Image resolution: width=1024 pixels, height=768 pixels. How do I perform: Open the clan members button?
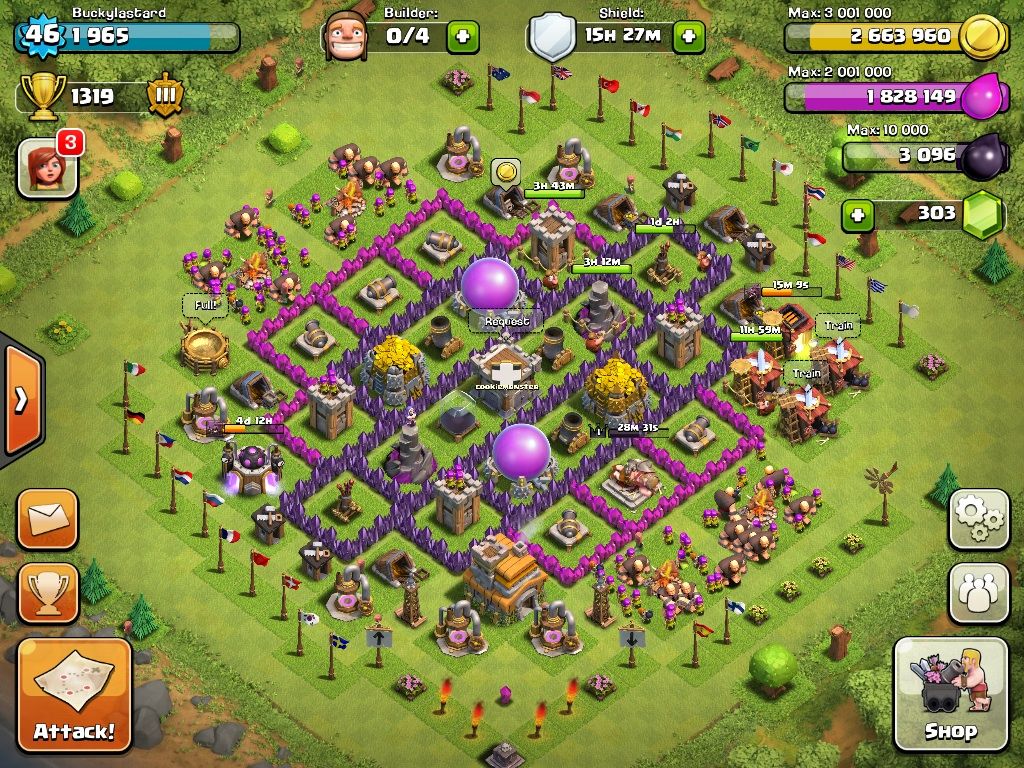(979, 593)
